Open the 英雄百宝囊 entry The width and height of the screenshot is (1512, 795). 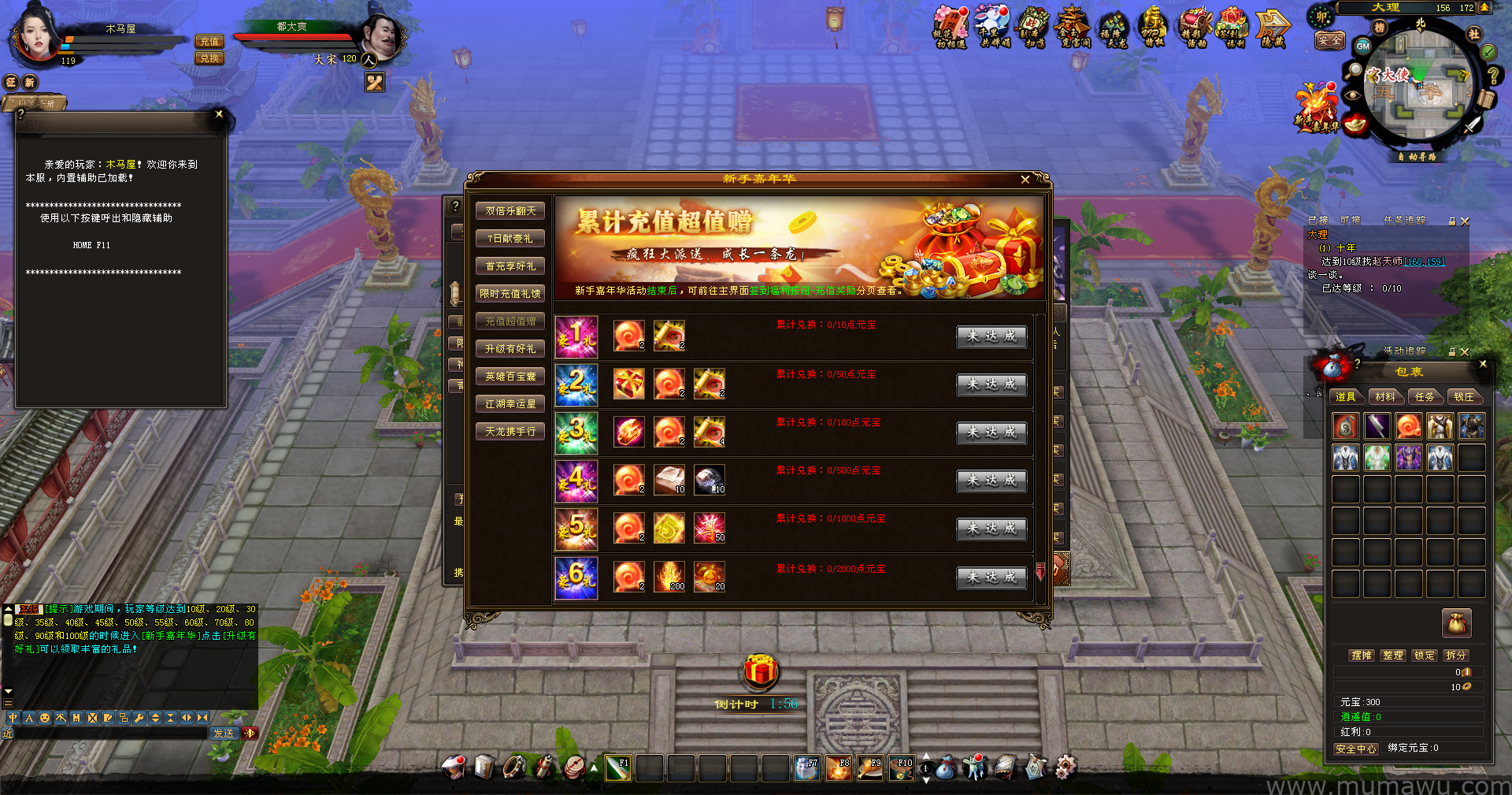(x=510, y=377)
